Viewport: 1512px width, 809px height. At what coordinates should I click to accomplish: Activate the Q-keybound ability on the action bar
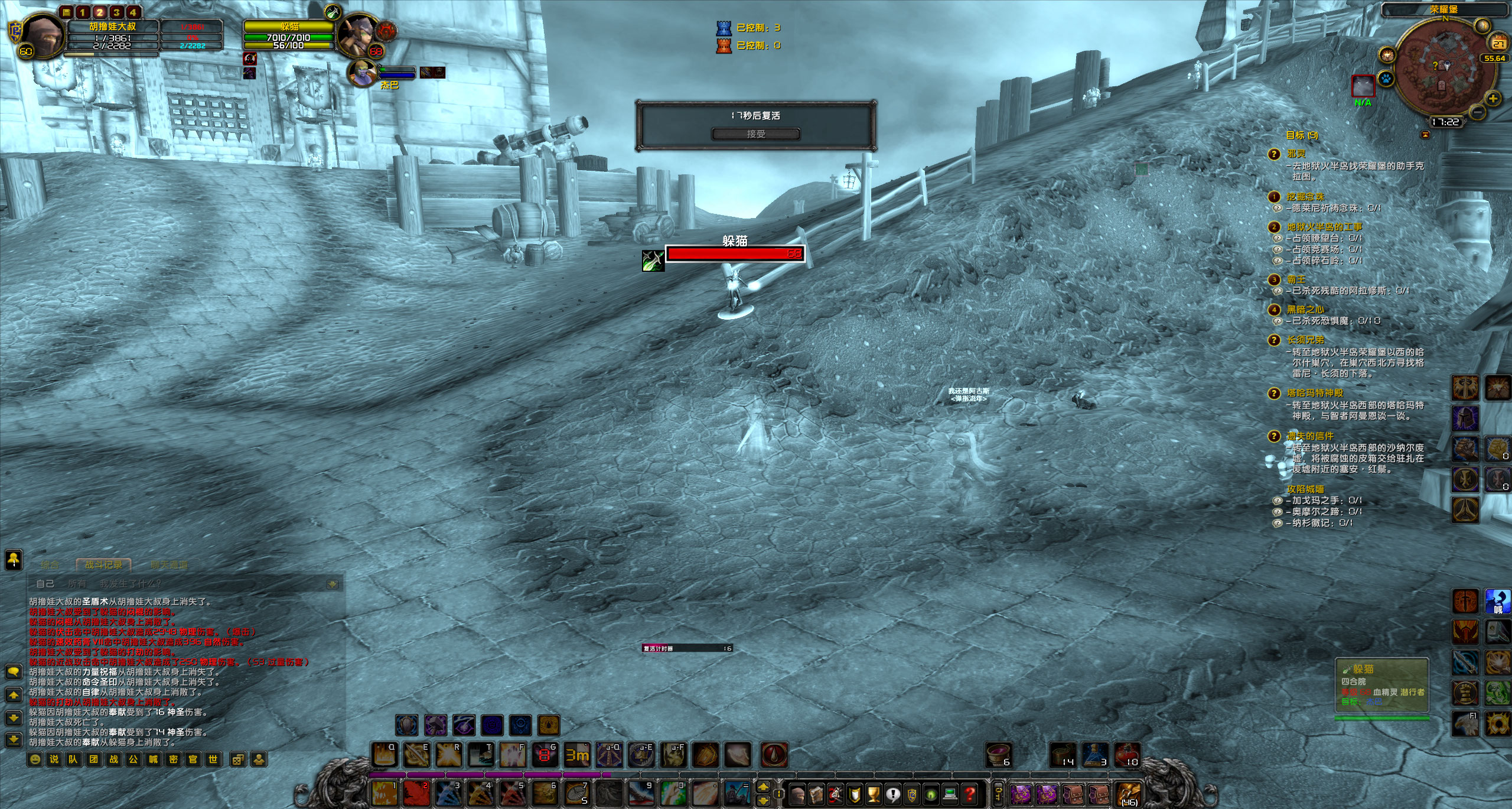click(x=384, y=755)
